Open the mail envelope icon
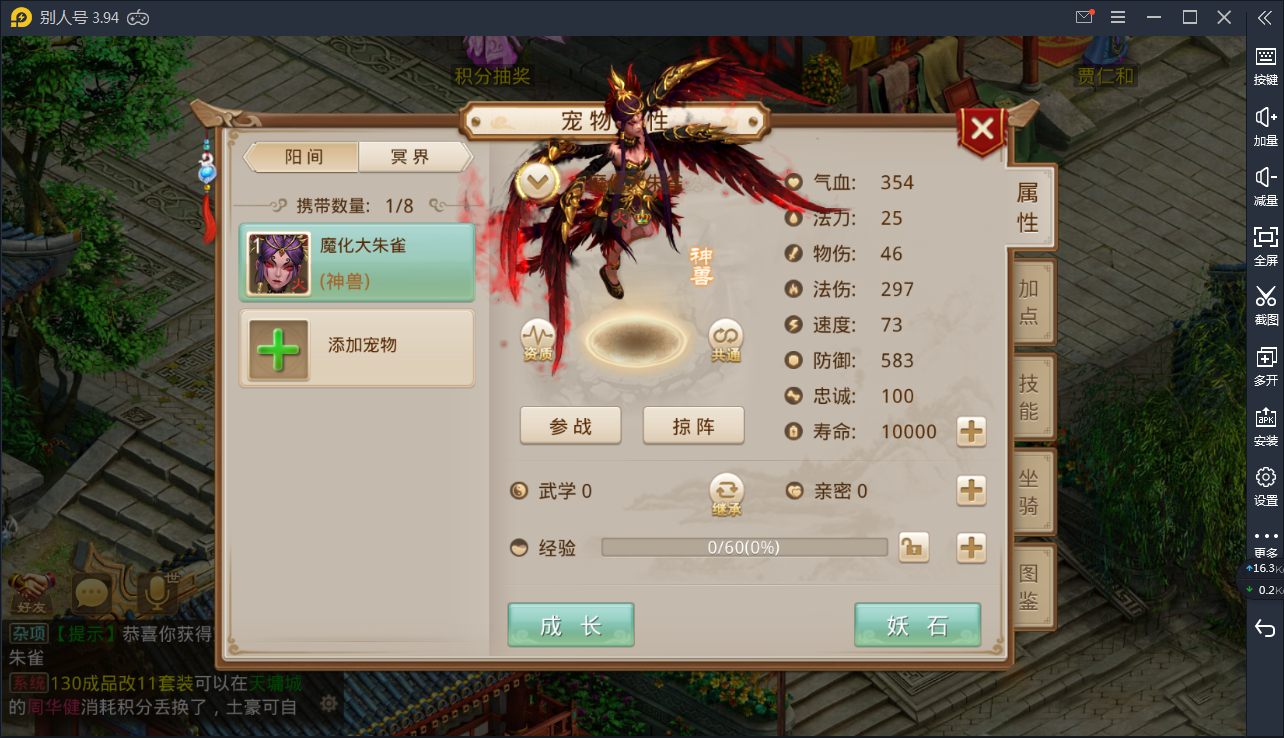The width and height of the screenshot is (1284, 738). point(1083,17)
